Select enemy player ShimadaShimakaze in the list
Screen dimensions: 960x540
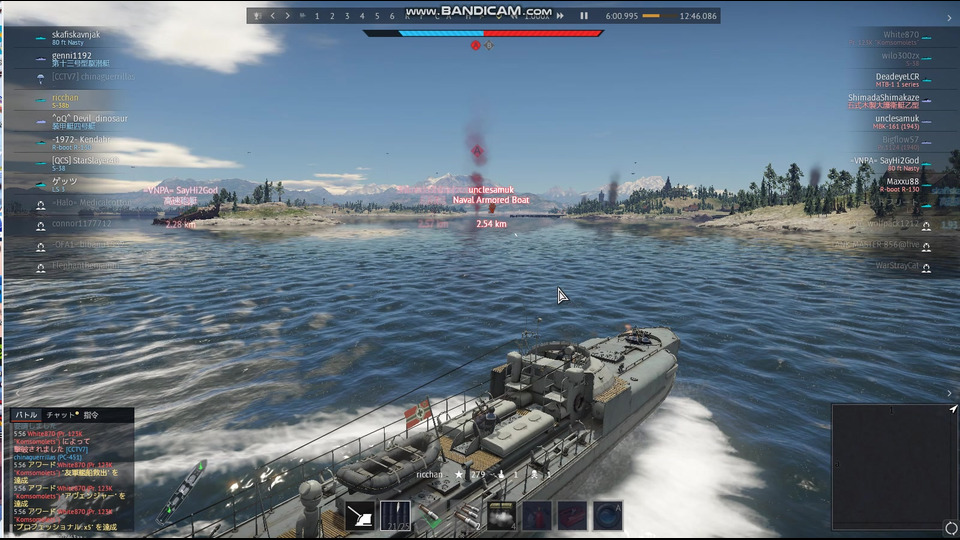click(883, 98)
